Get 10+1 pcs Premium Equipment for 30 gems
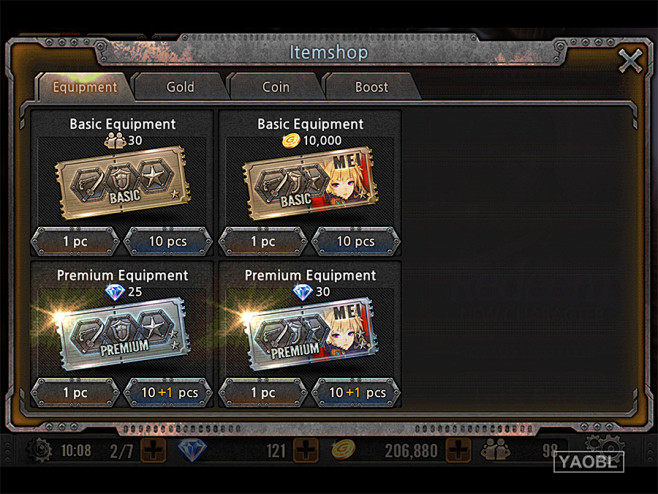Screen dimensions: 658x494 [x=356, y=392]
